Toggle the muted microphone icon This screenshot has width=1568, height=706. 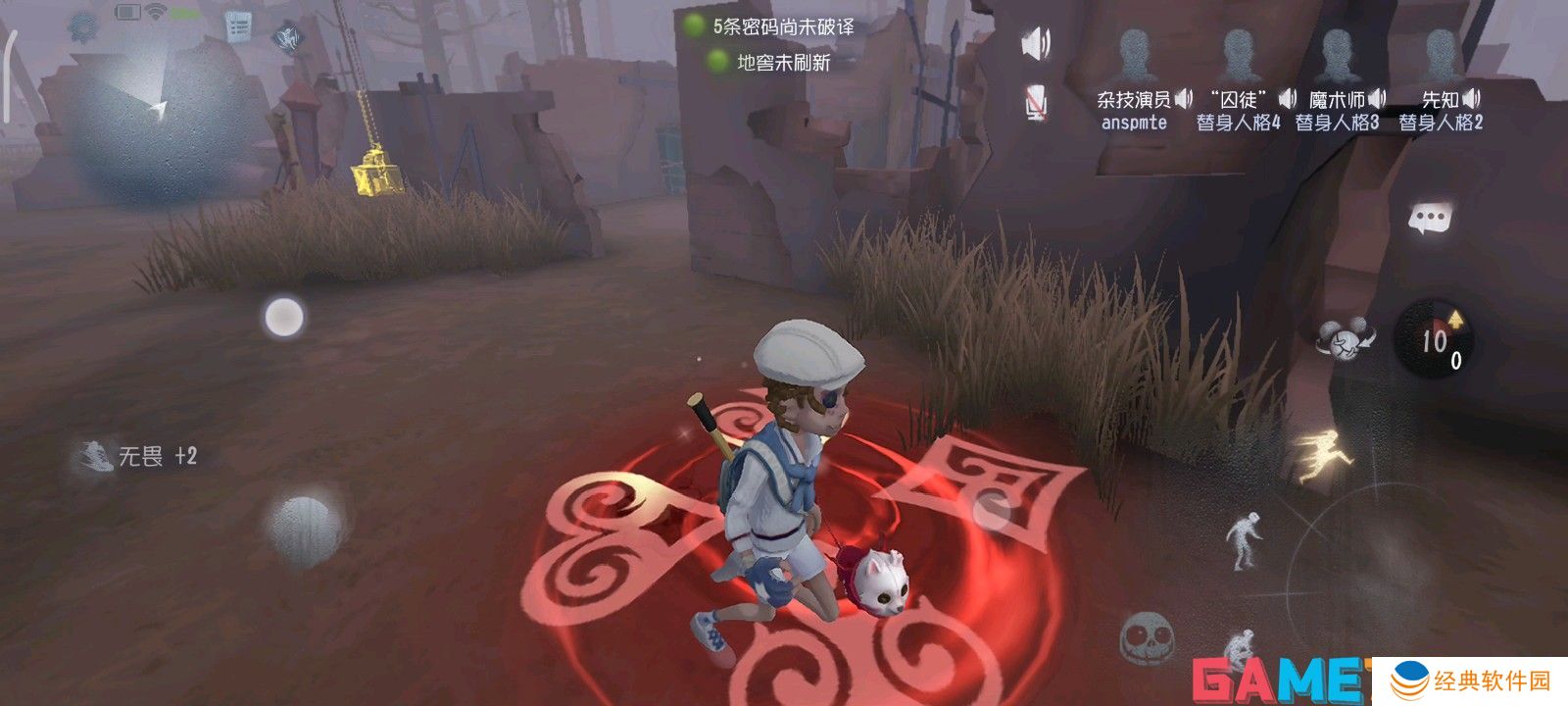pos(1036,101)
